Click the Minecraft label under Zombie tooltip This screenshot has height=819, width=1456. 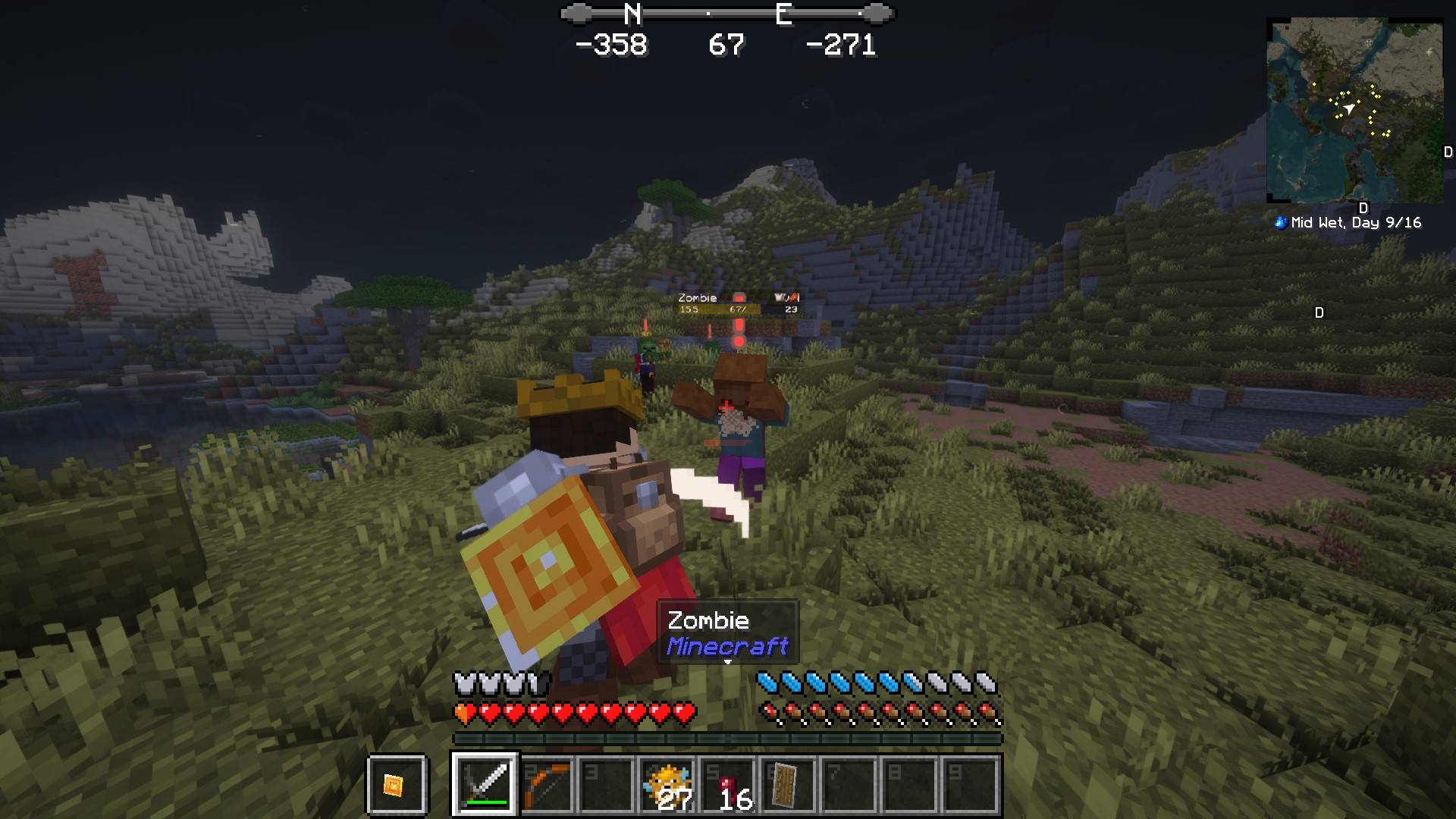click(x=728, y=647)
